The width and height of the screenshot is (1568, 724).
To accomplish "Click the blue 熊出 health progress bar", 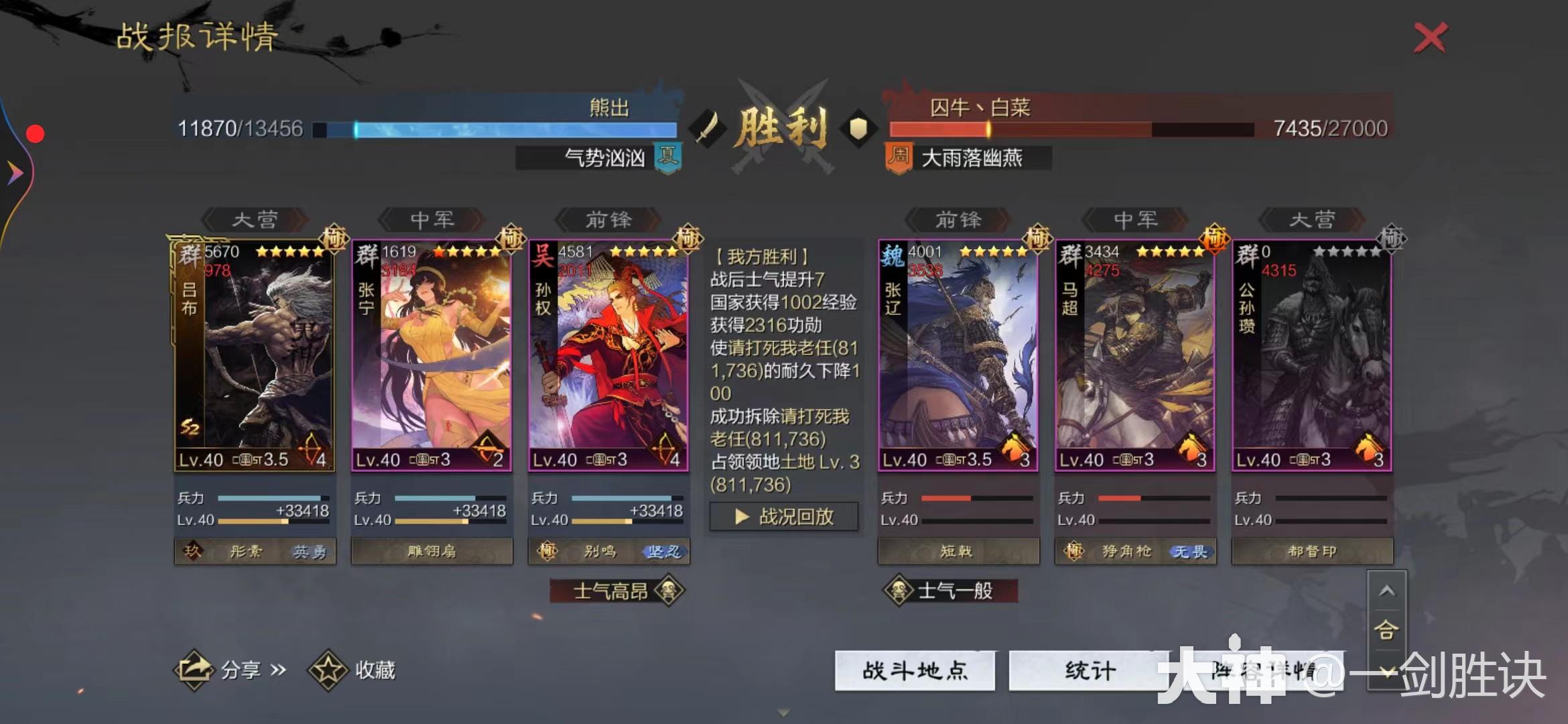I will pyautogui.click(x=496, y=127).
